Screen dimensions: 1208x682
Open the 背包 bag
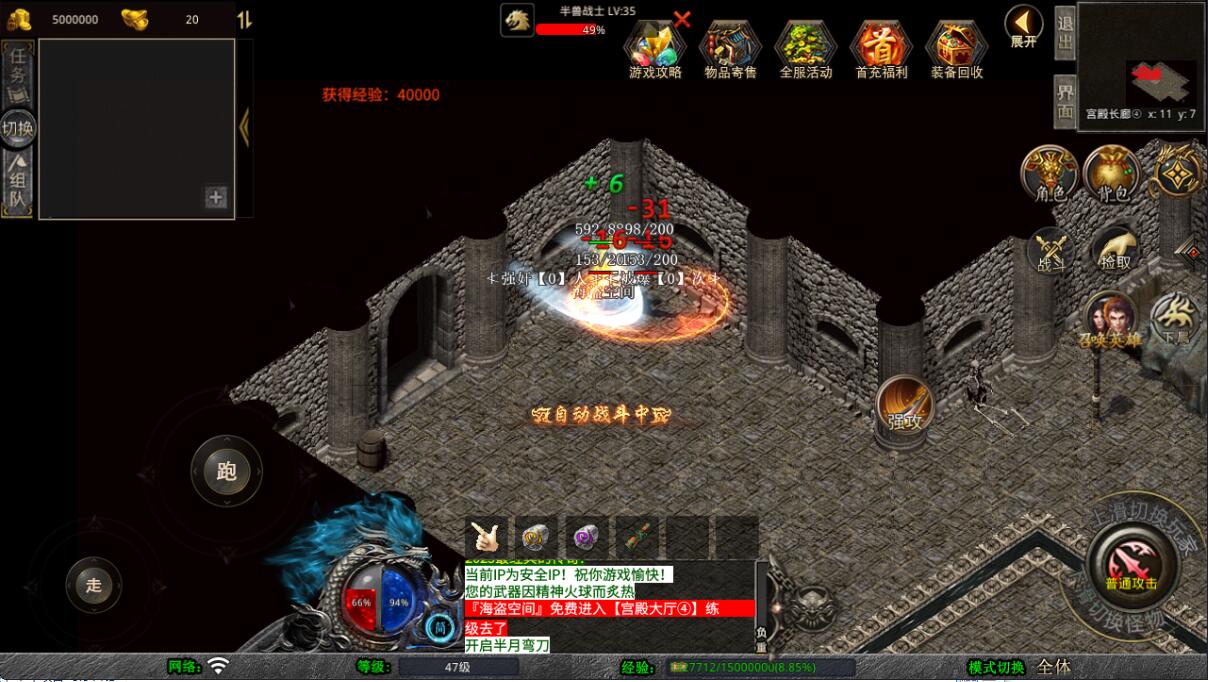click(1112, 174)
